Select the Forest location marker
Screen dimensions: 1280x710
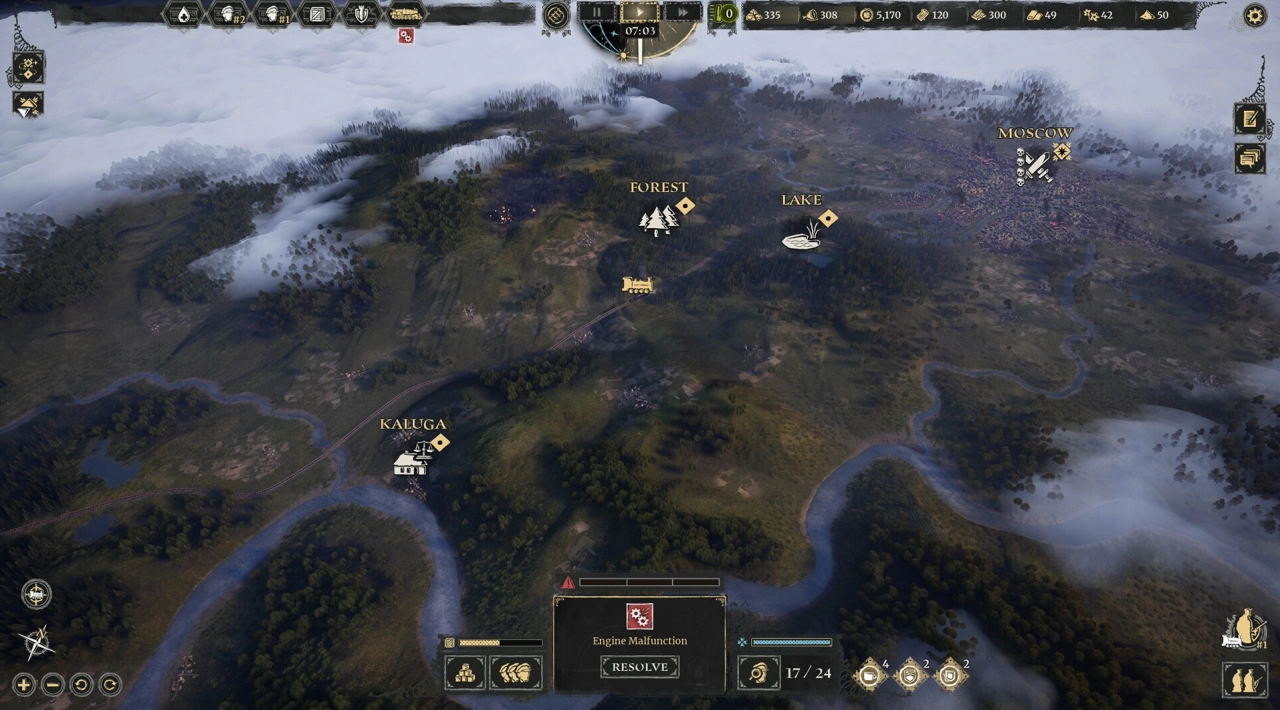click(x=658, y=219)
